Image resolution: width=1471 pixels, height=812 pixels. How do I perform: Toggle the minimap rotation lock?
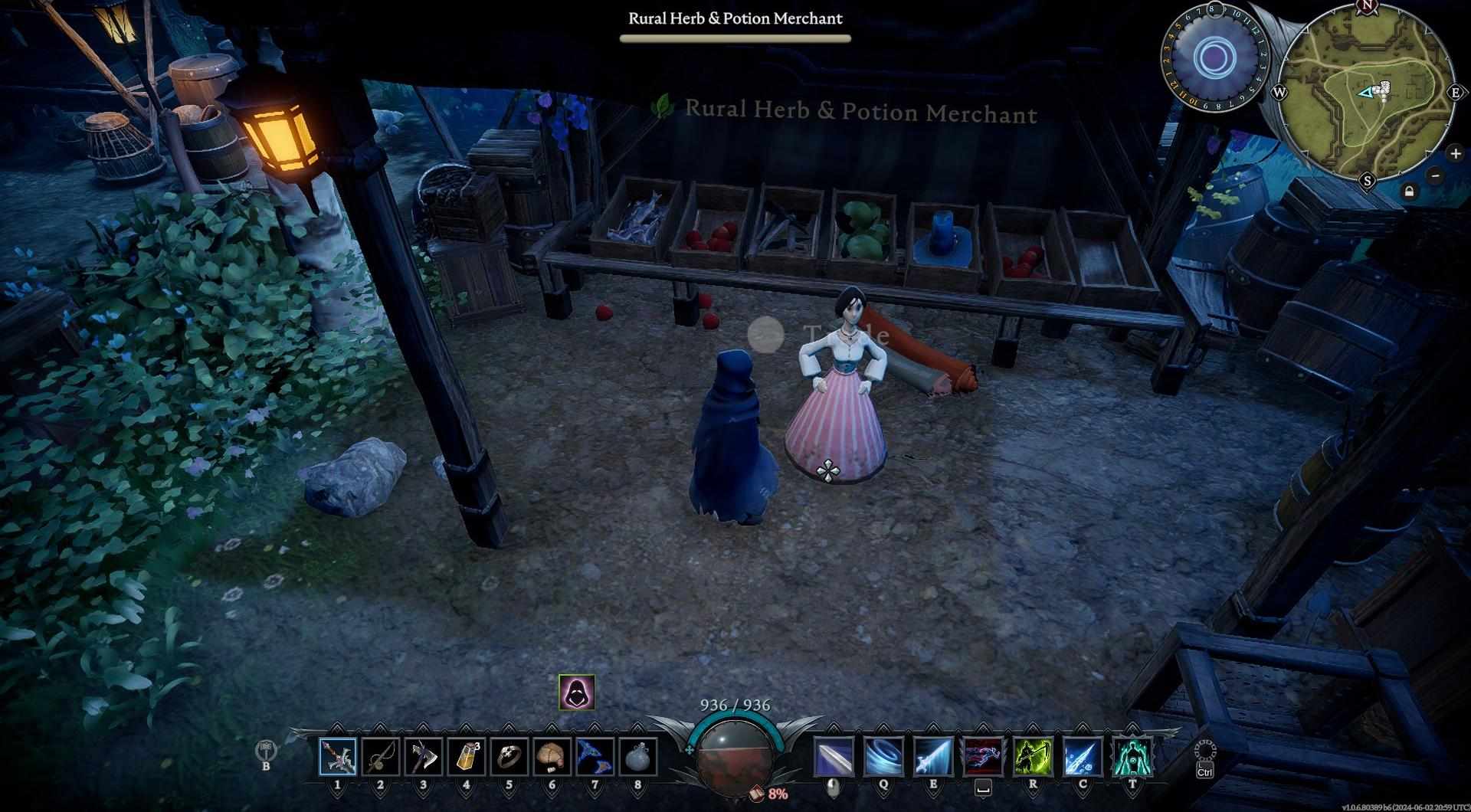coord(1409,192)
